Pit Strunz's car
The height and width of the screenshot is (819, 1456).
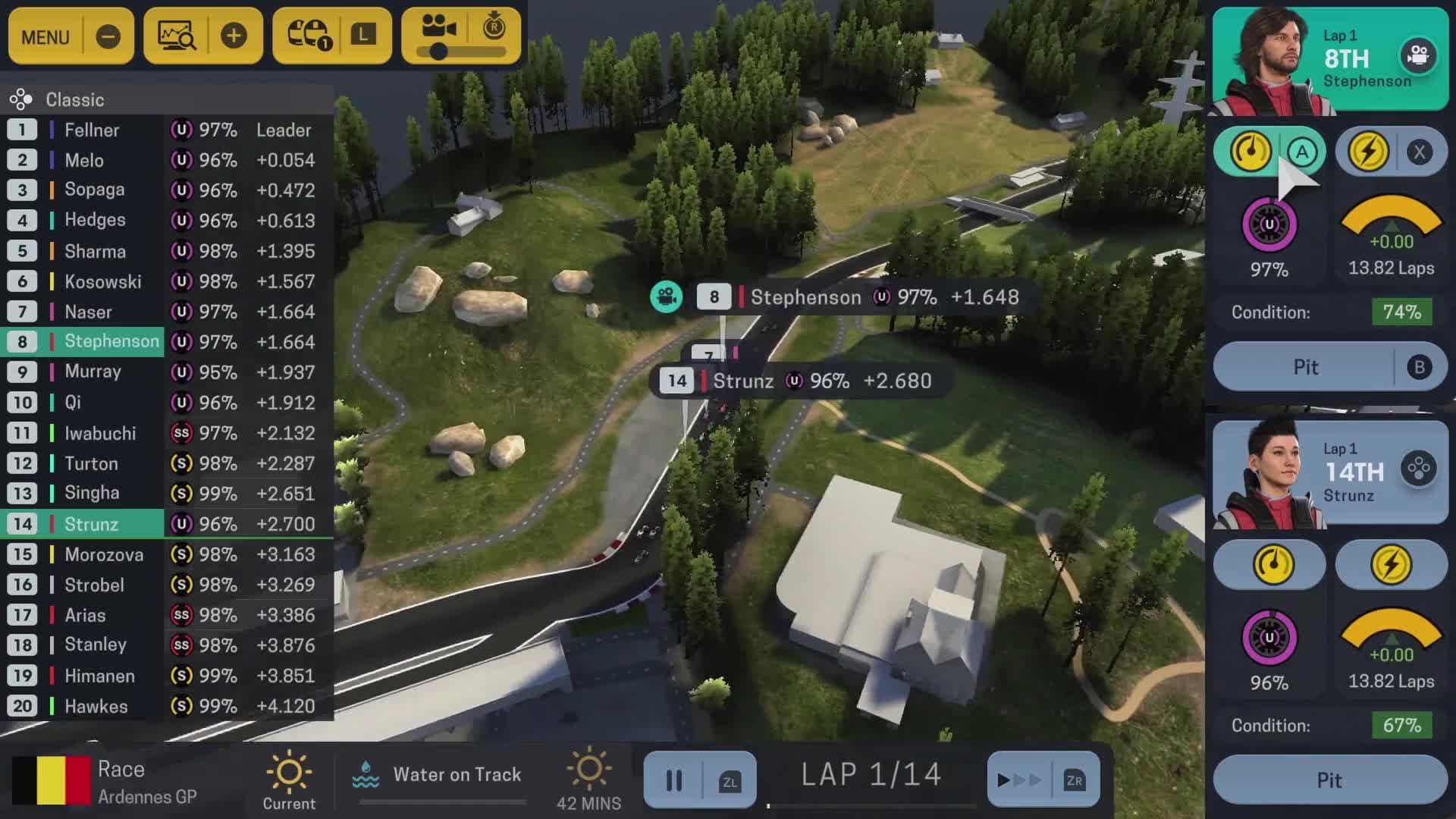[x=1329, y=780]
